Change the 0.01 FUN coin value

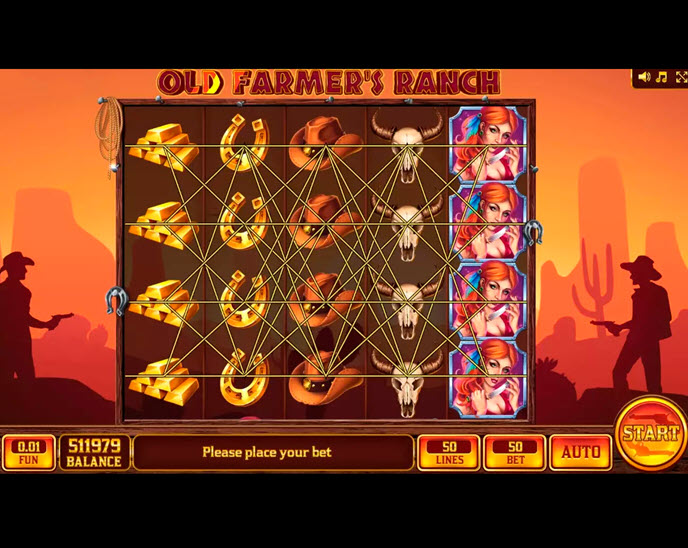coord(28,452)
